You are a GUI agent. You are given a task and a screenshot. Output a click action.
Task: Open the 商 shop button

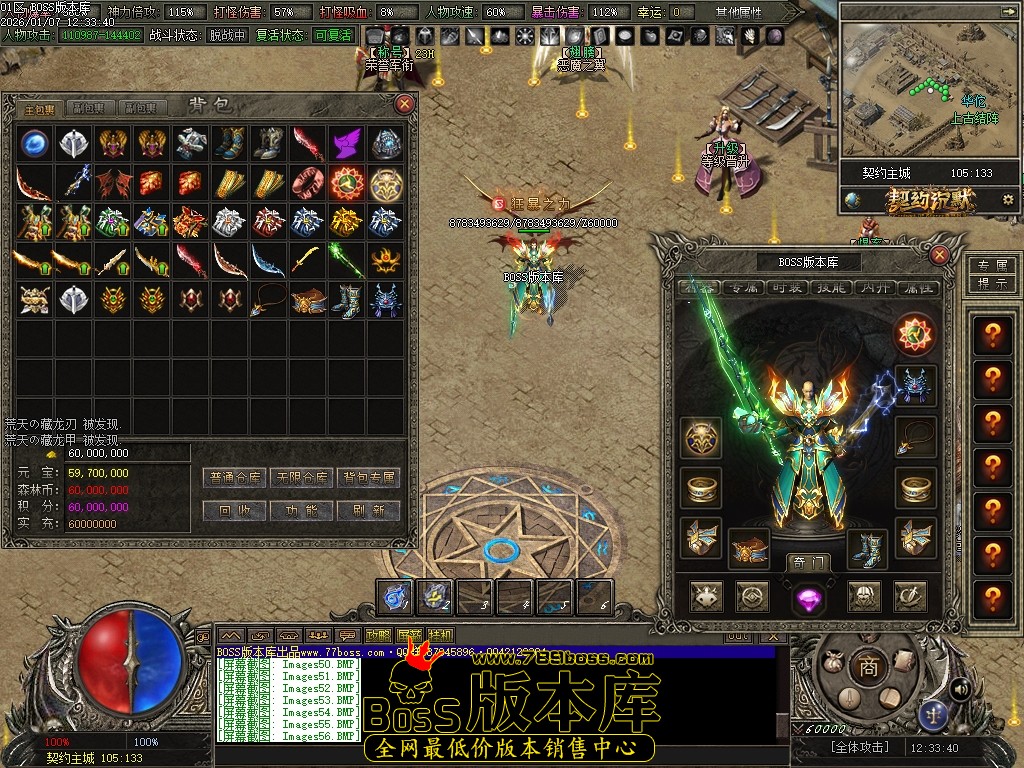click(868, 667)
